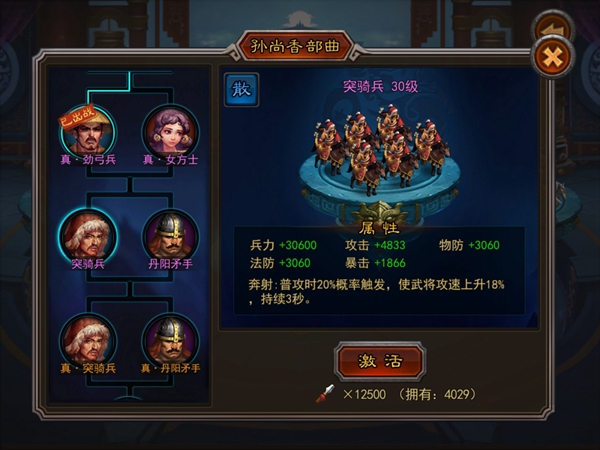Activate the troop with 激活 button
Screen dimensions: 600x450
tap(380, 361)
